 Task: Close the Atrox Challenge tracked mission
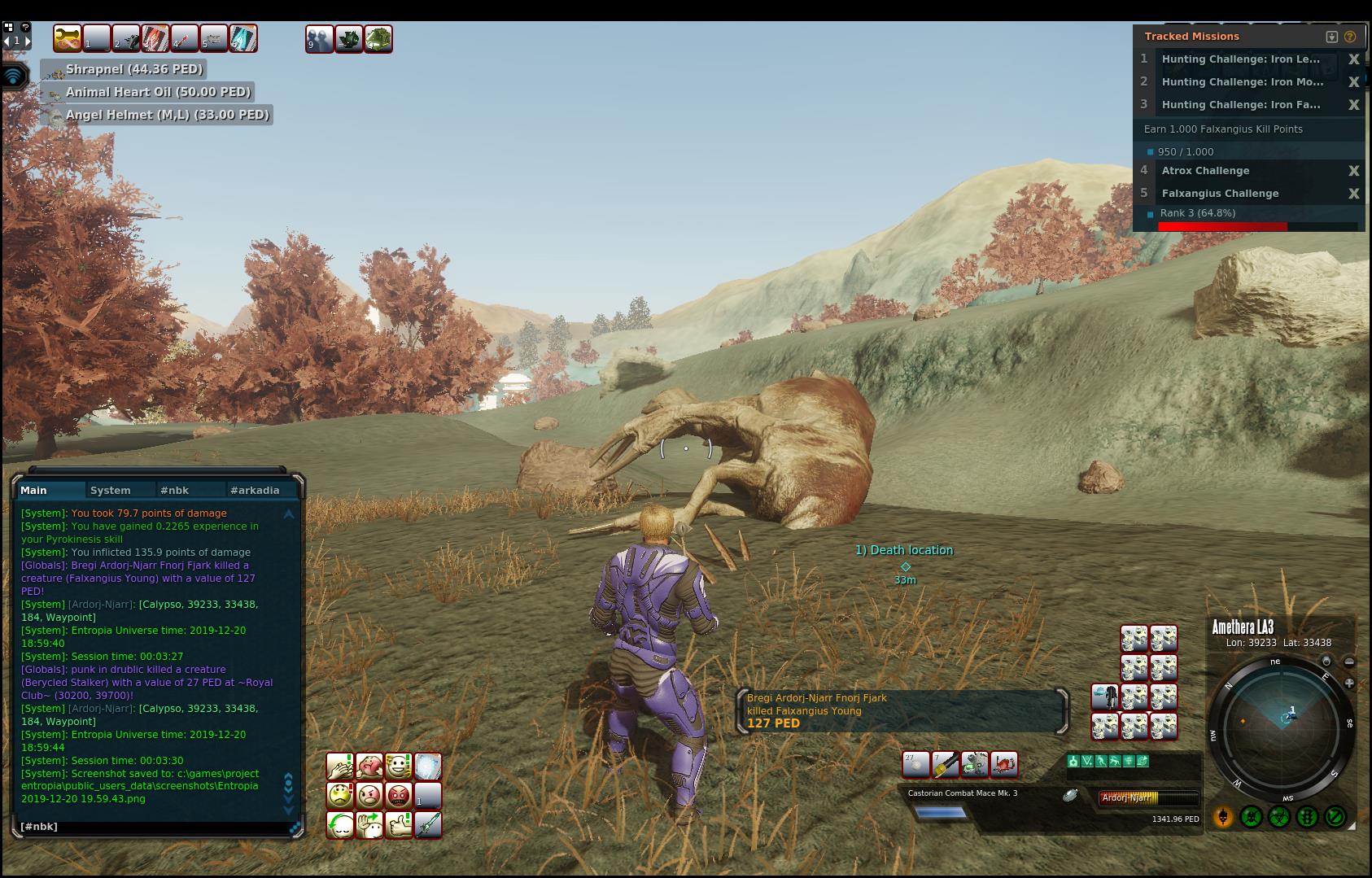1353,171
